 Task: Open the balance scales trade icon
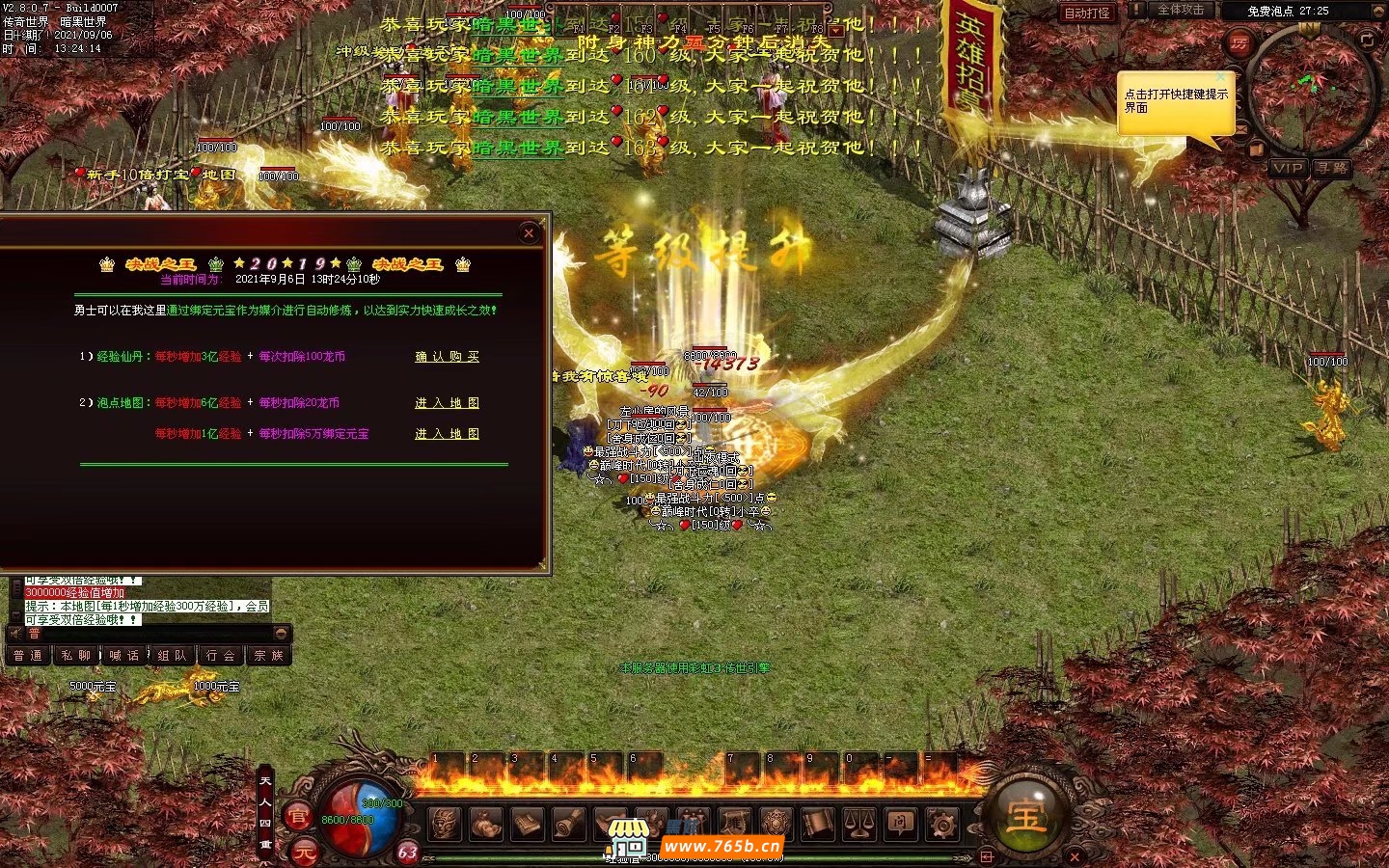[x=859, y=824]
